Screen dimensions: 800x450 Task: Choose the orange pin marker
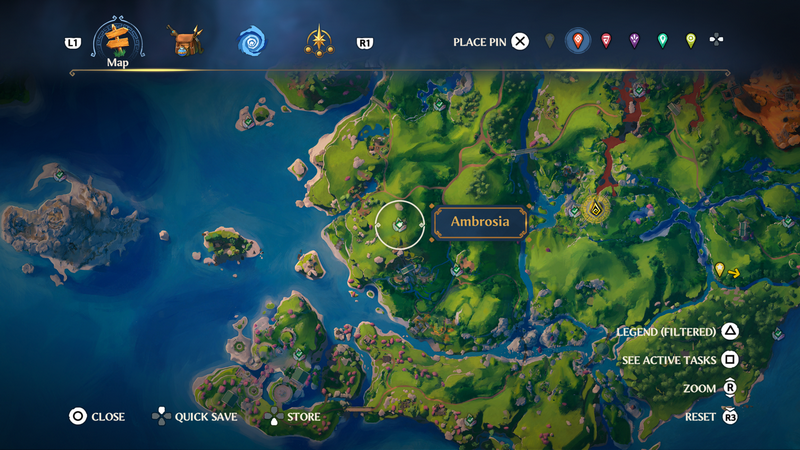coord(577,41)
